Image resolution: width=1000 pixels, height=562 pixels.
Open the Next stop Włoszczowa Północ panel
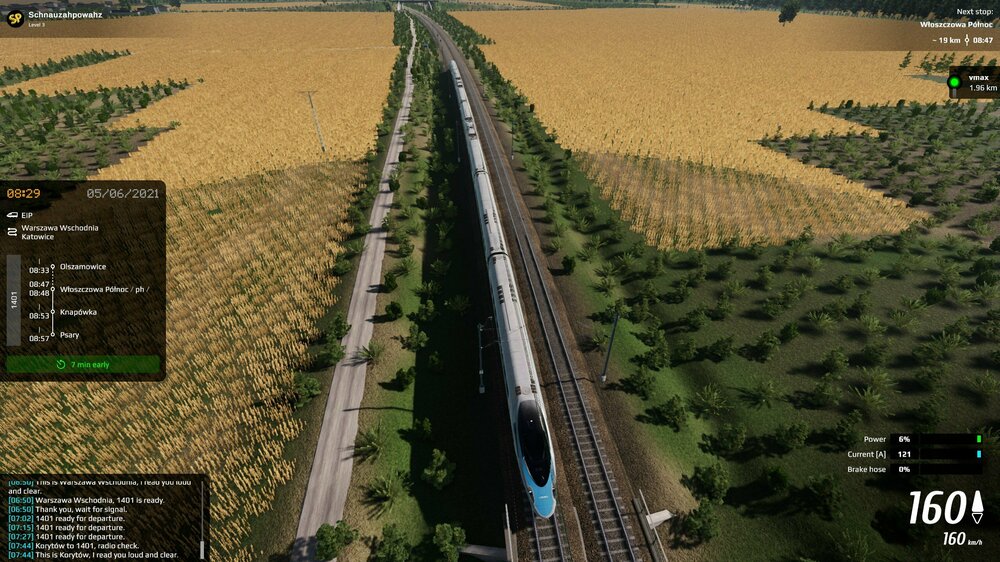(955, 24)
